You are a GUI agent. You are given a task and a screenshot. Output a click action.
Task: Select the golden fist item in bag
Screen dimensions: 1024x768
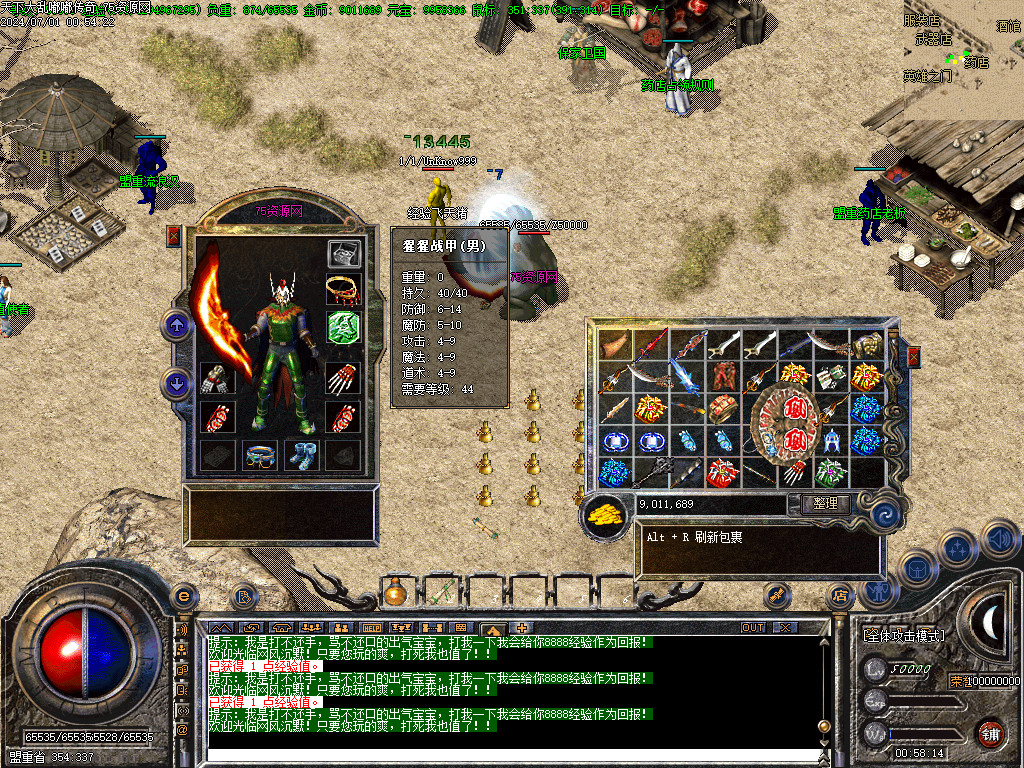866,346
